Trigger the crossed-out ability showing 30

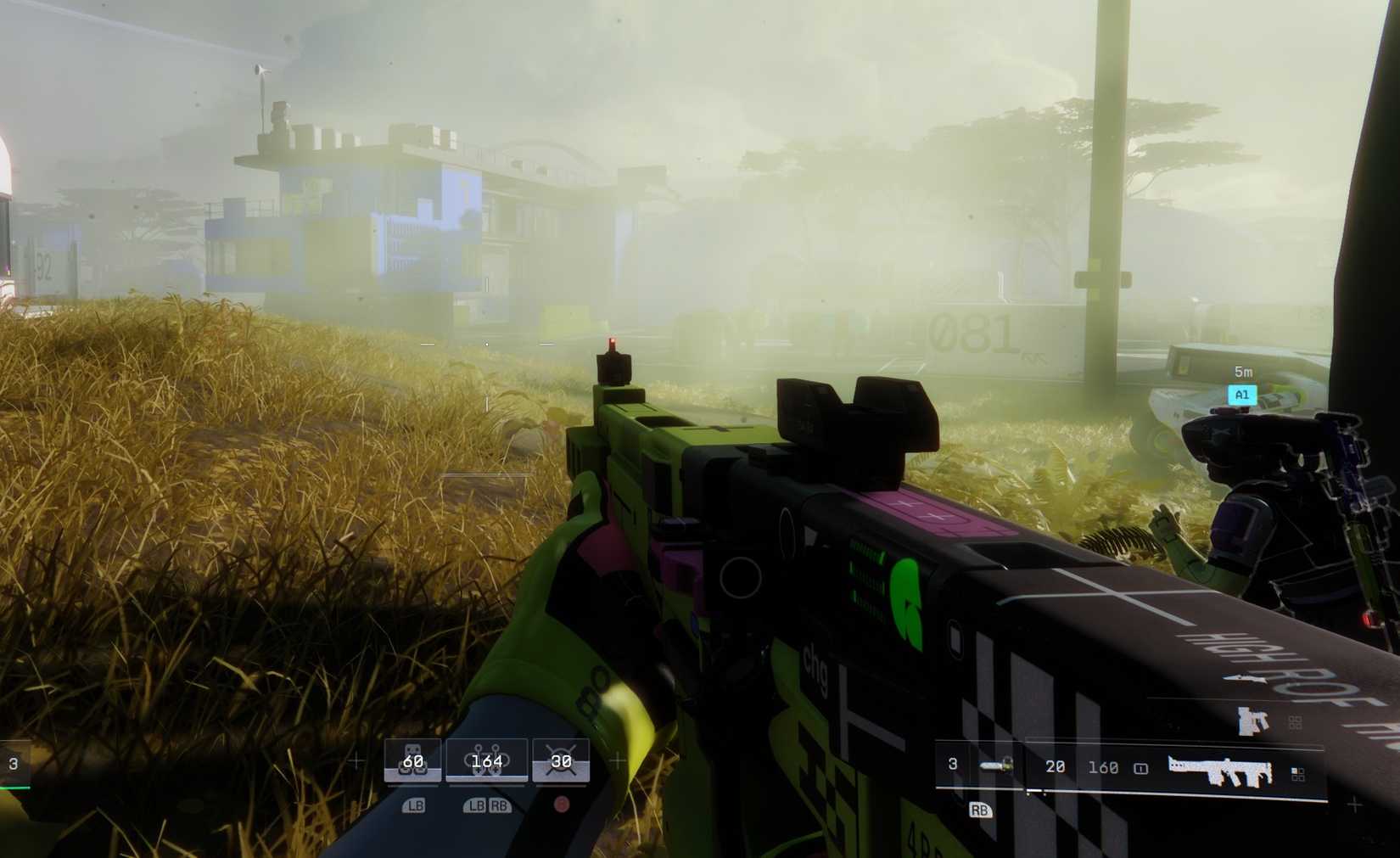(x=561, y=760)
